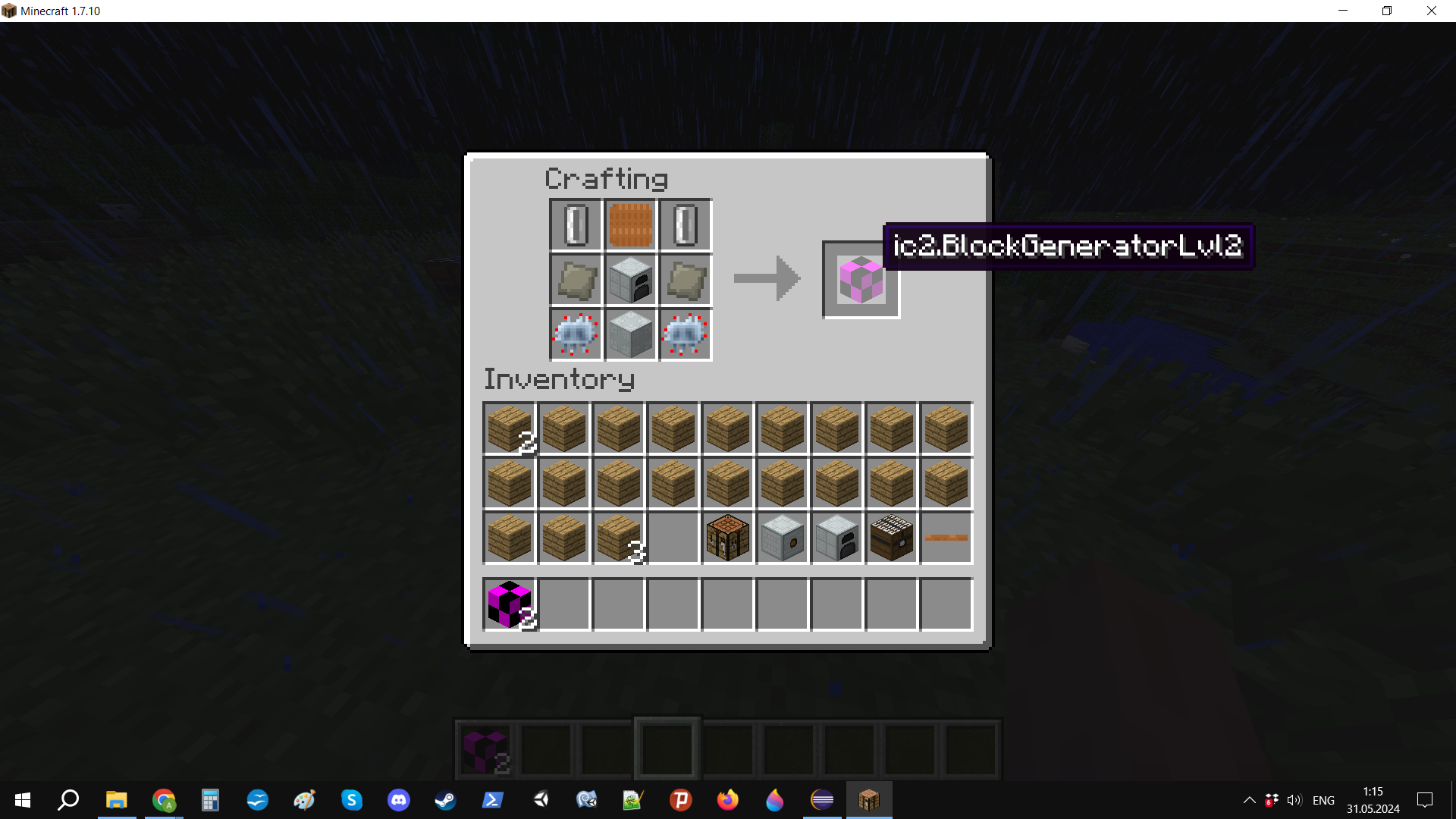This screenshot has width=1456, height=819.
Task: Minimize the Minecraft window
Action: 1343,11
